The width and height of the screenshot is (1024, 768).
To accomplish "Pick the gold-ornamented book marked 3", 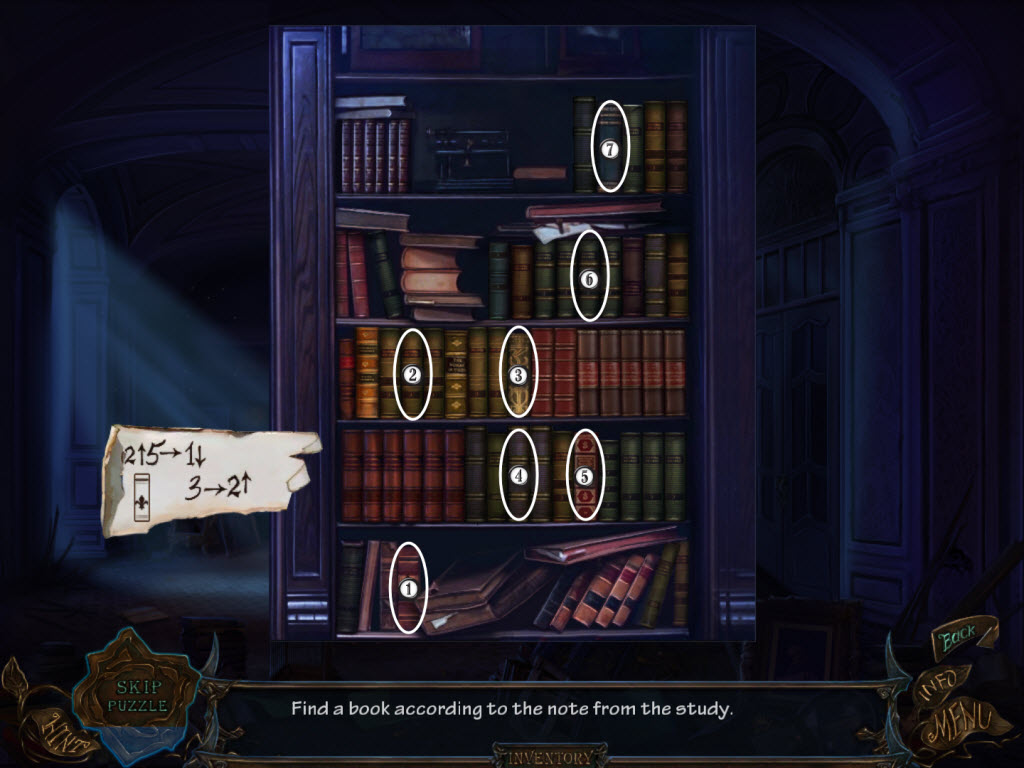I will 517,375.
